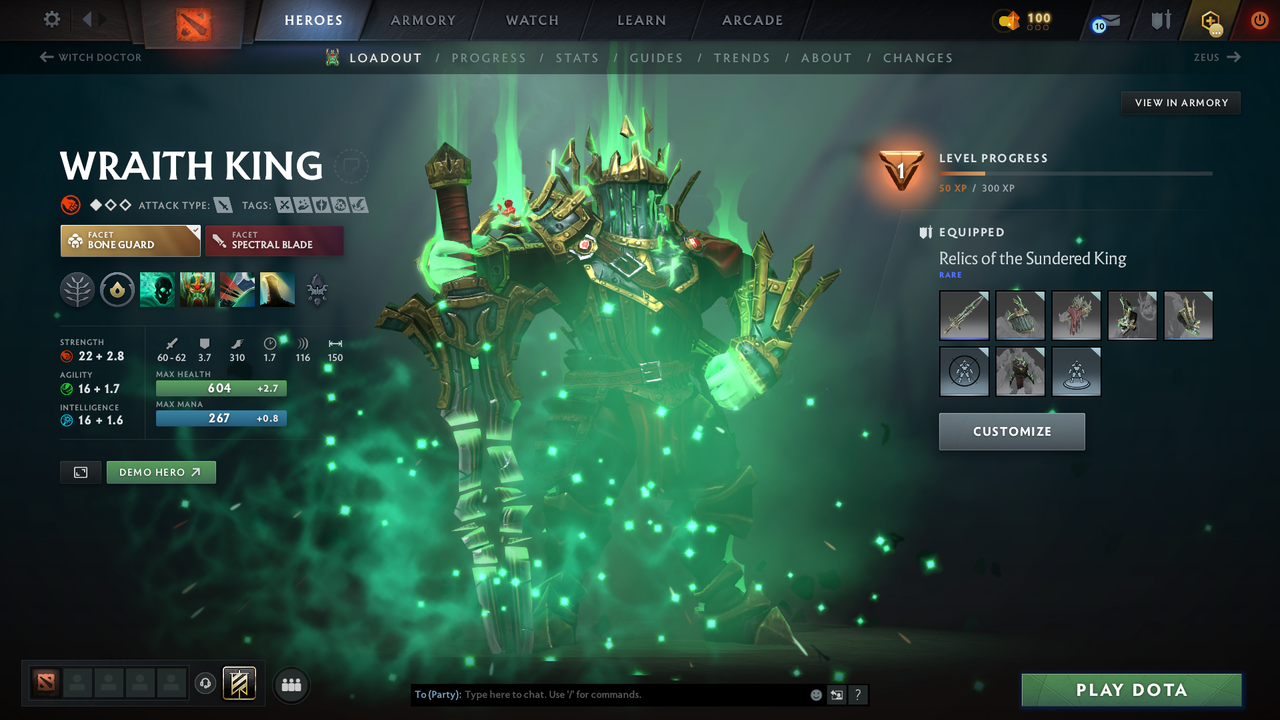Open the Wraithfire Blast ability icon

click(x=157, y=290)
